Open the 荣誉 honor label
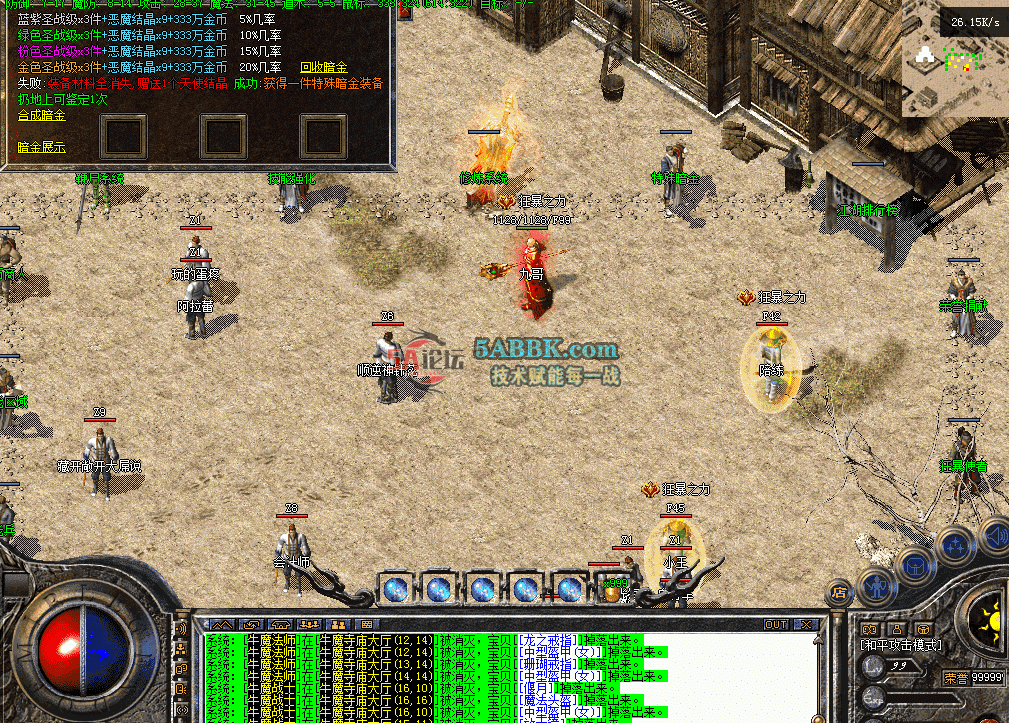This screenshot has height=723, width=1009. [x=957, y=677]
